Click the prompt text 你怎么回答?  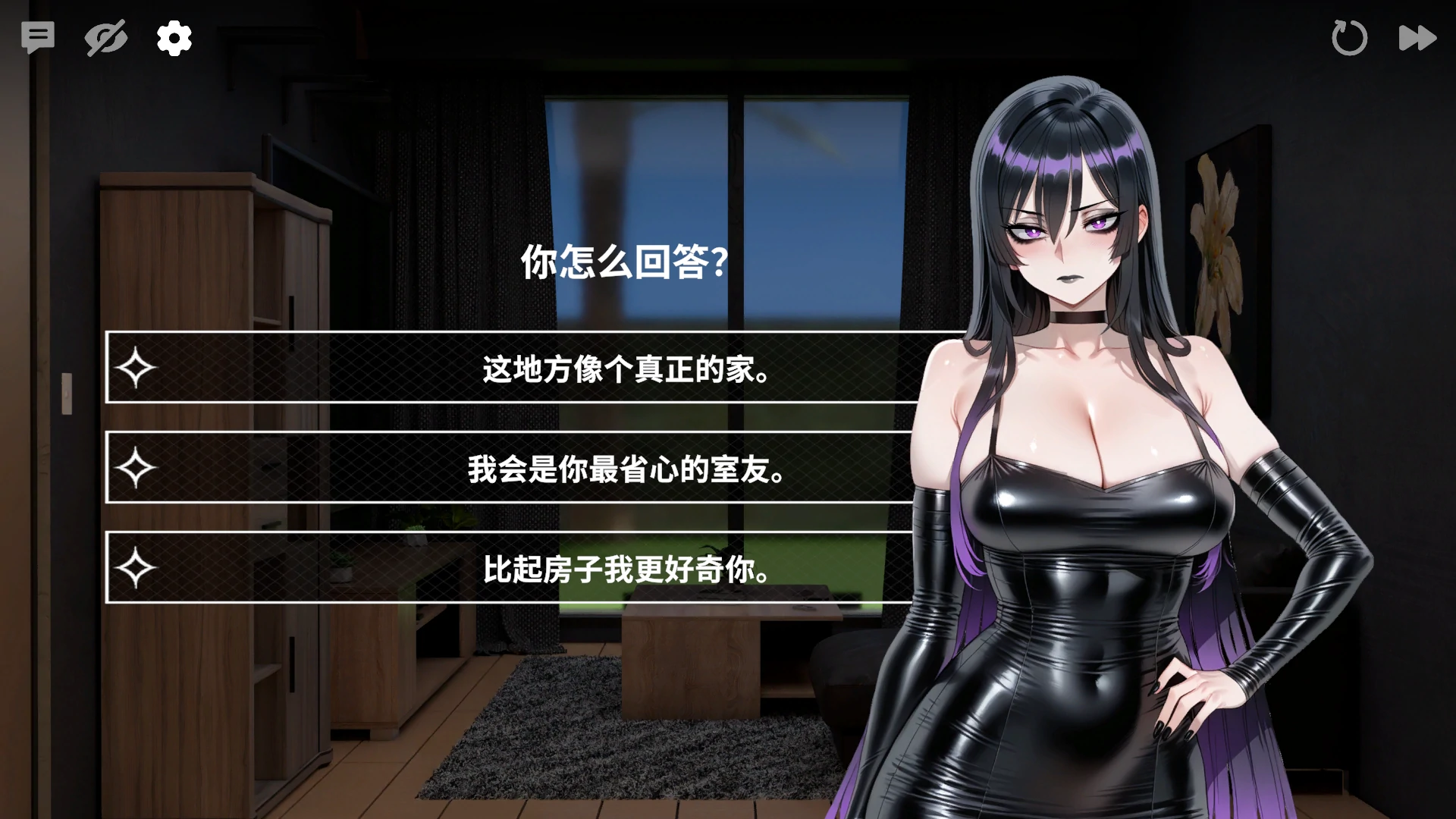623,265
